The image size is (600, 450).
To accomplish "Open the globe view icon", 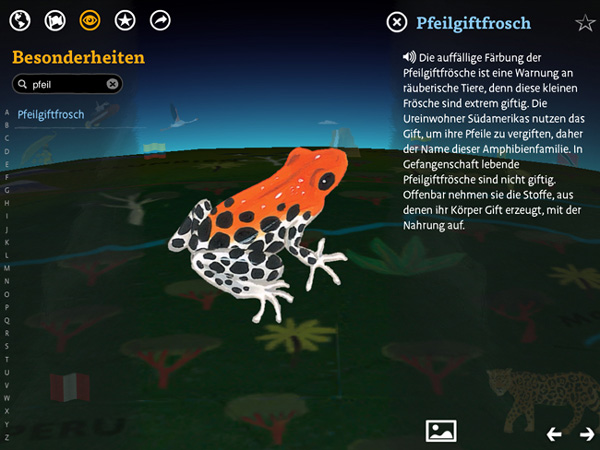I will [21, 20].
